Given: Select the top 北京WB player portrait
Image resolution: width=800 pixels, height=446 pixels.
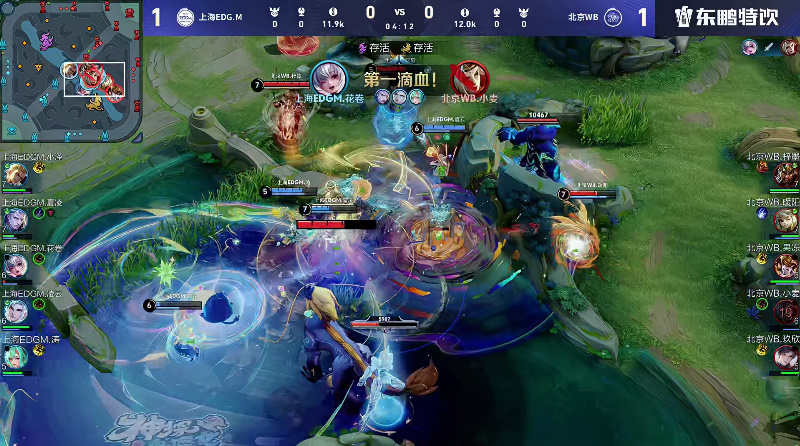Looking at the screenshot, I should click(785, 175).
